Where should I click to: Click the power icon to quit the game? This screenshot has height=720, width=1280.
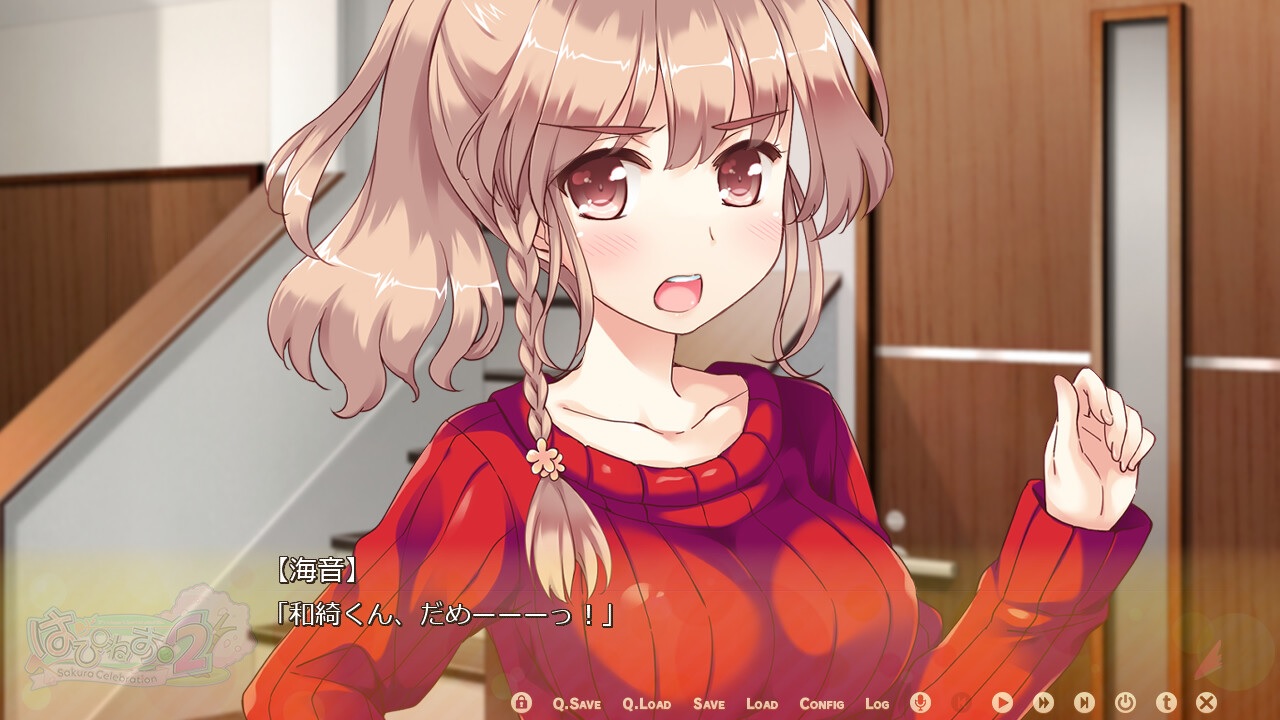click(x=1124, y=703)
